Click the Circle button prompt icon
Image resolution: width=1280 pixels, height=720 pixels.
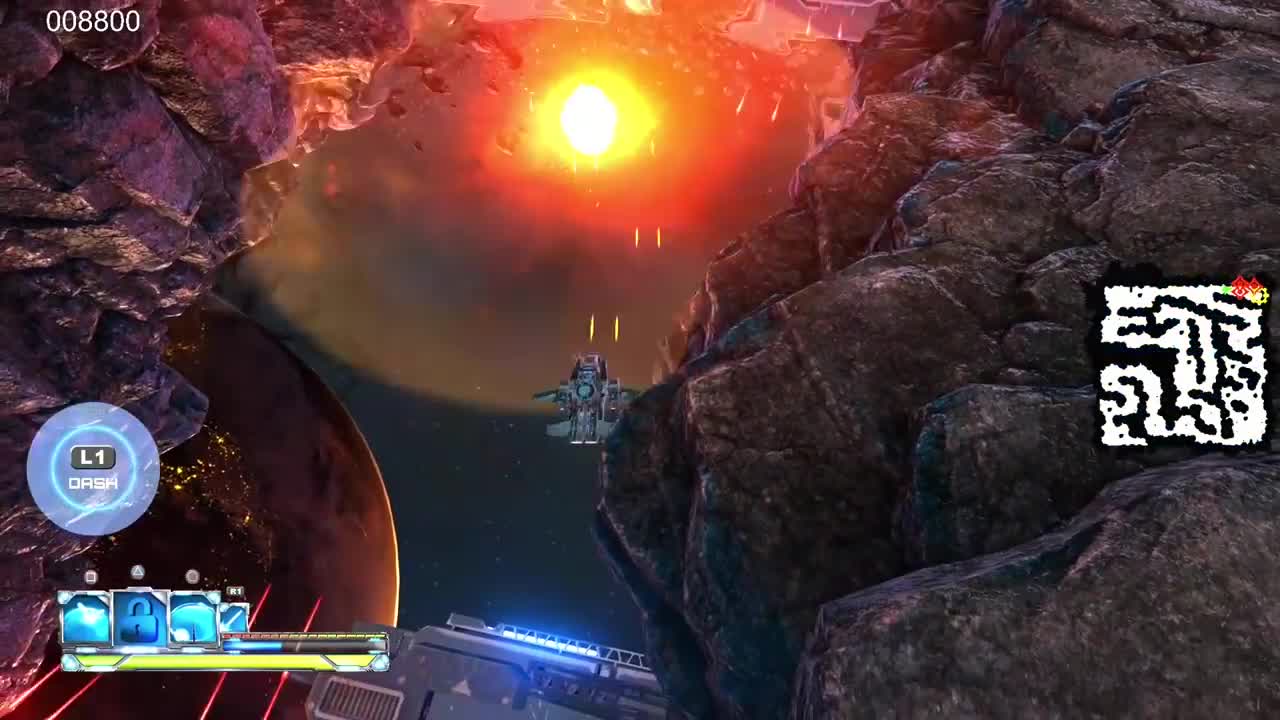tap(190, 574)
